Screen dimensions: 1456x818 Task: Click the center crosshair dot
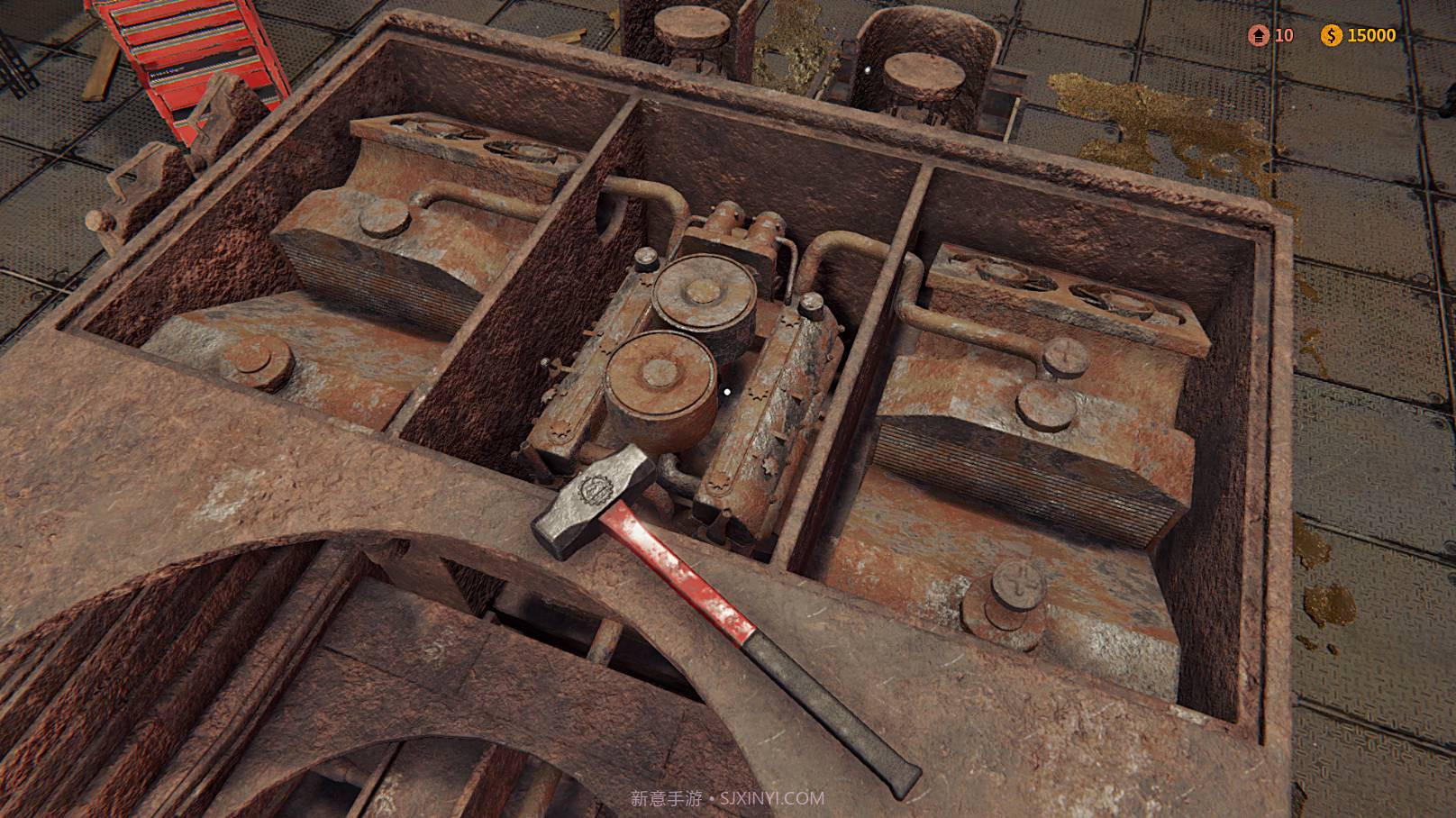coord(726,391)
